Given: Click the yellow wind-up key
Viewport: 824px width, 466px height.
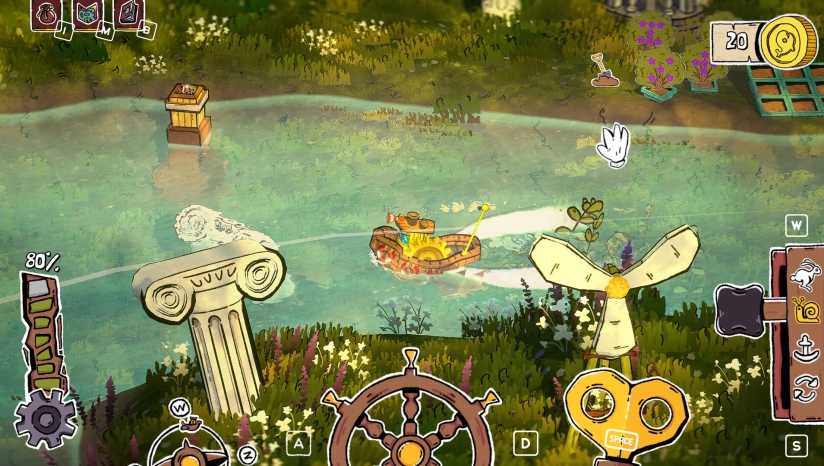Looking at the screenshot, I should click(625, 412).
